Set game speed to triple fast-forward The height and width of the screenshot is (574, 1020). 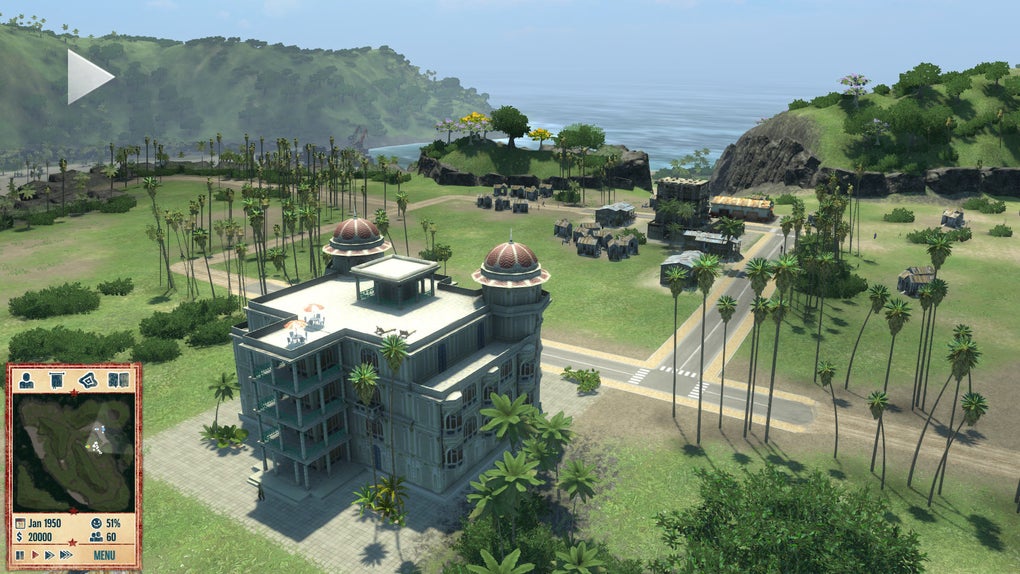[66, 554]
